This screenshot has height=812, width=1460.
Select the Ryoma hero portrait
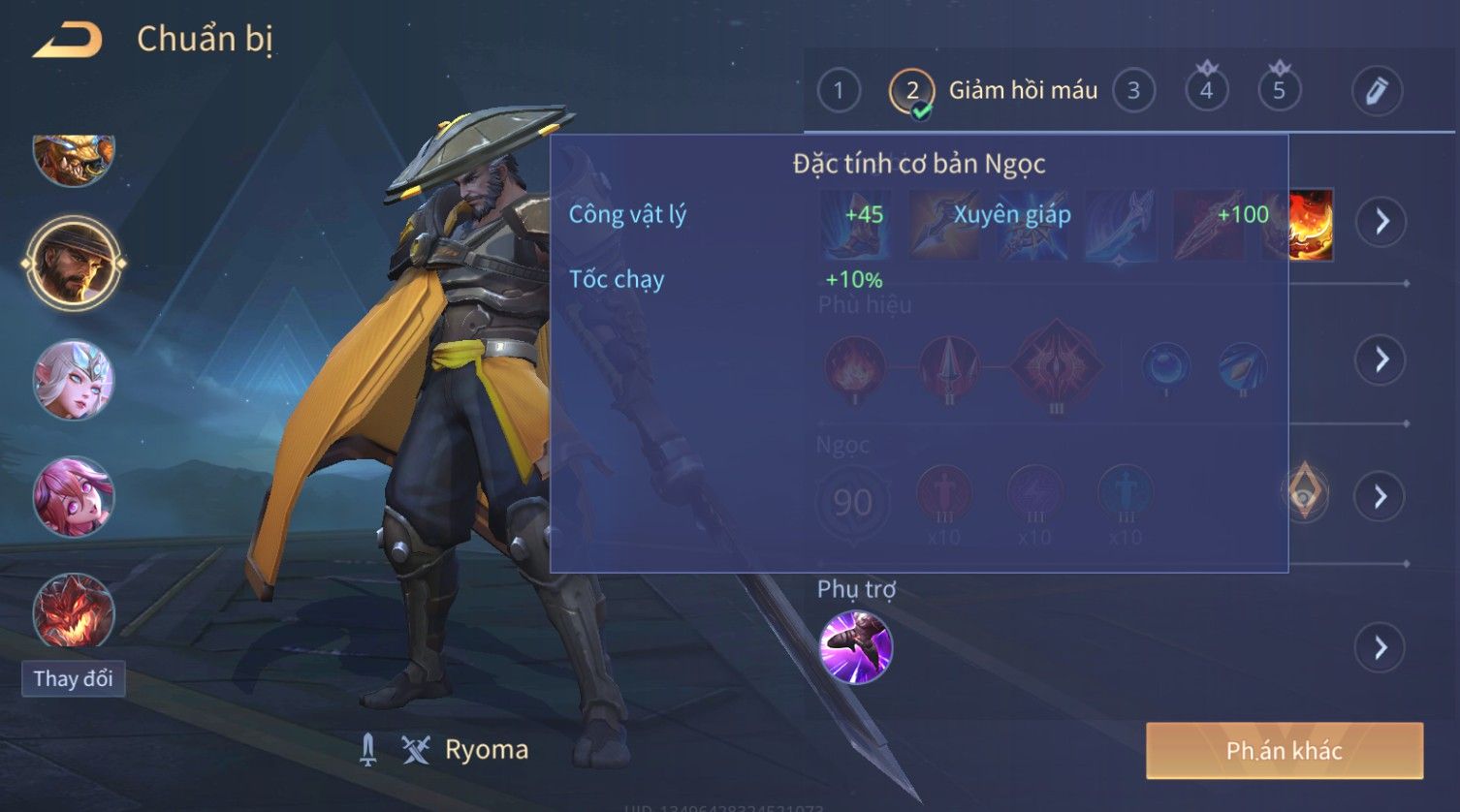74,263
